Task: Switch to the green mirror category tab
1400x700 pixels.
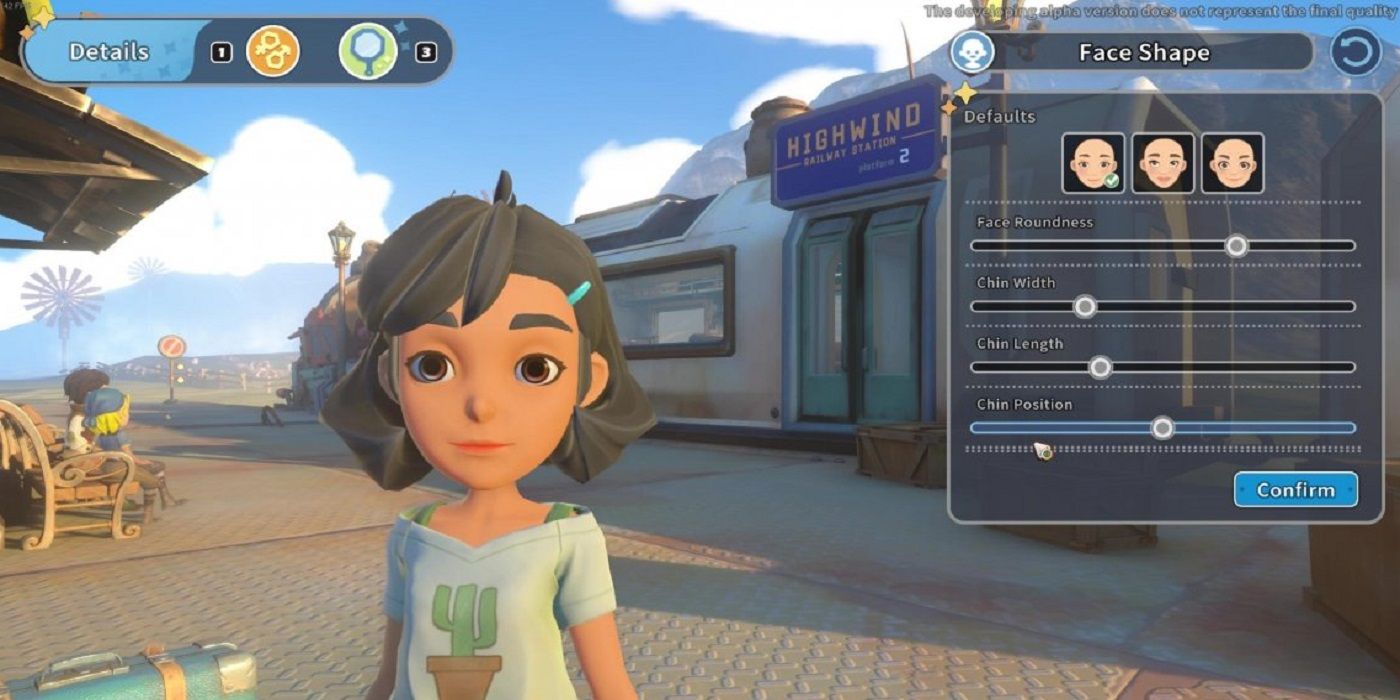Action: 368,52
